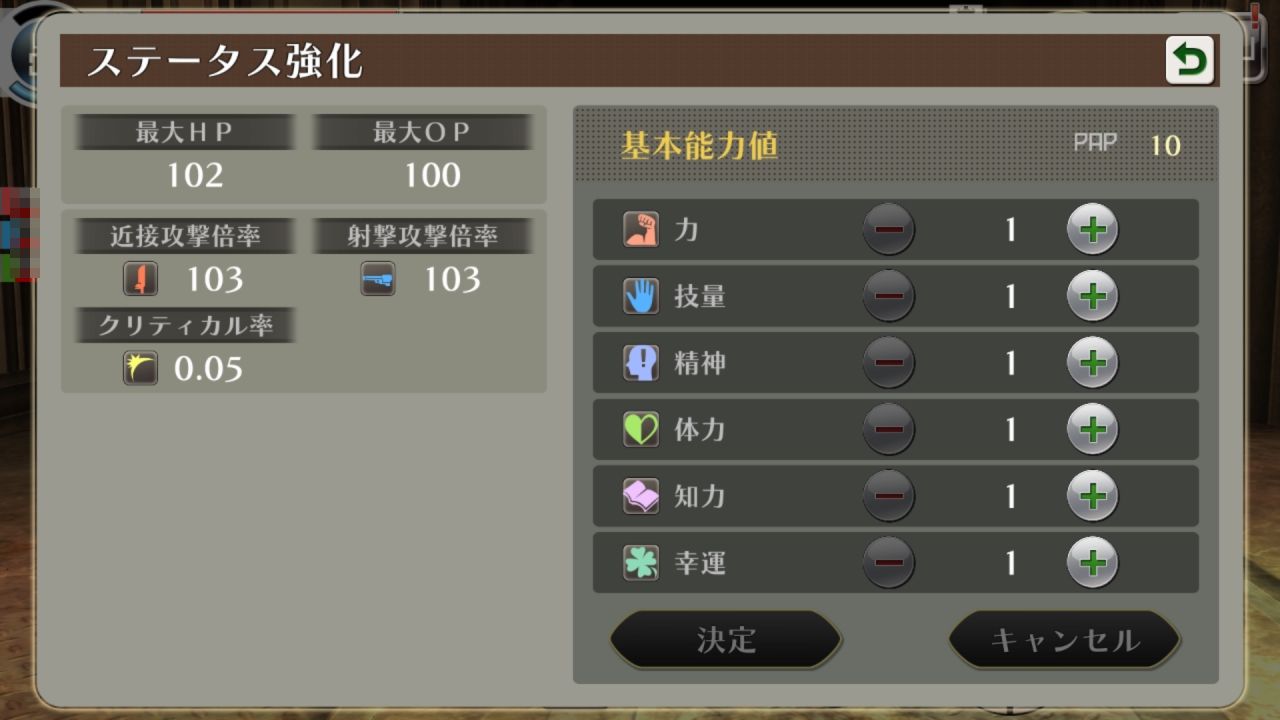Screen dimensions: 1280x720
Task: Increase 知力 with its plus button
Action: coord(1093,496)
